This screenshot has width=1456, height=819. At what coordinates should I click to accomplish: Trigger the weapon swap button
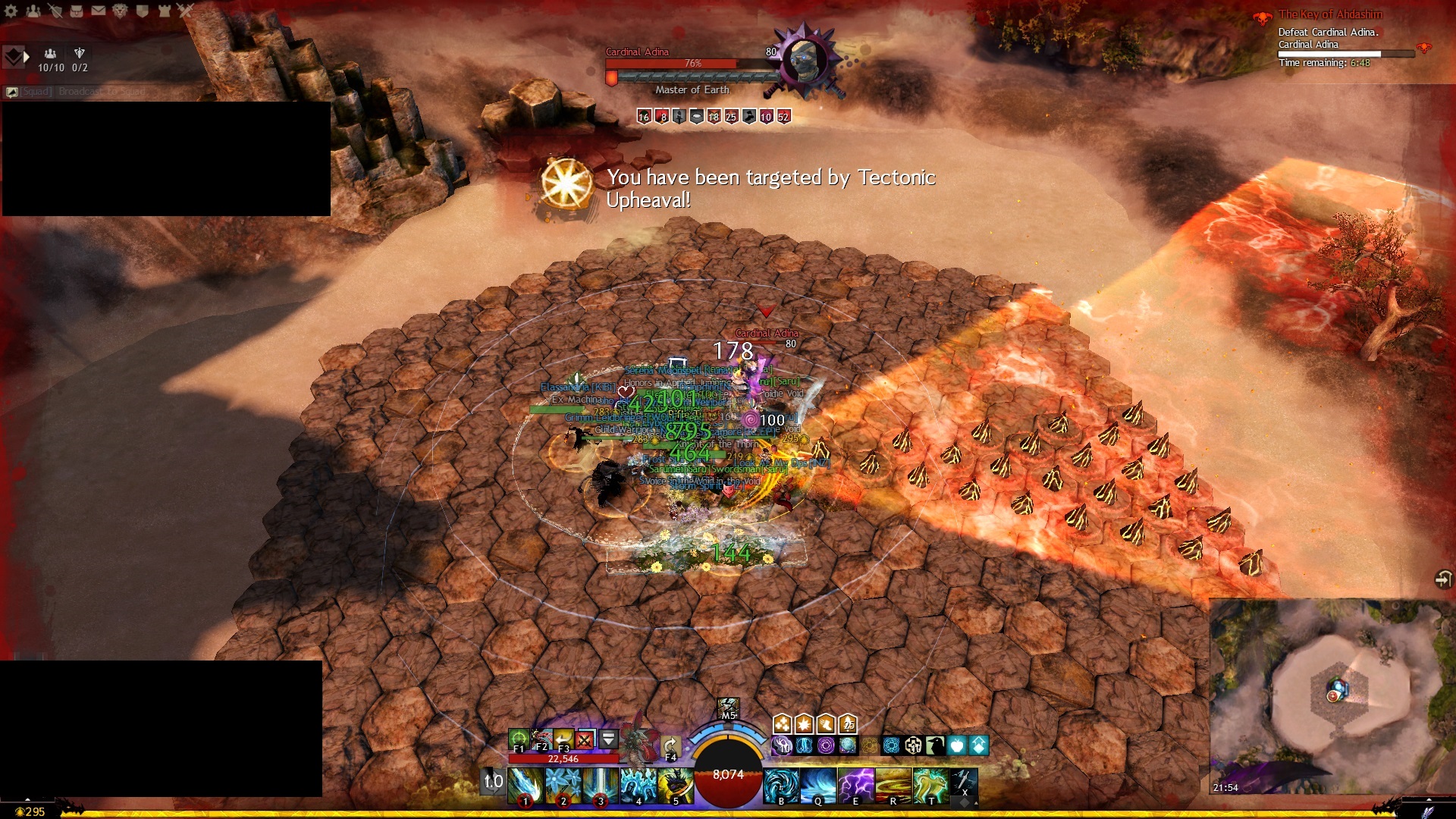tap(493, 782)
